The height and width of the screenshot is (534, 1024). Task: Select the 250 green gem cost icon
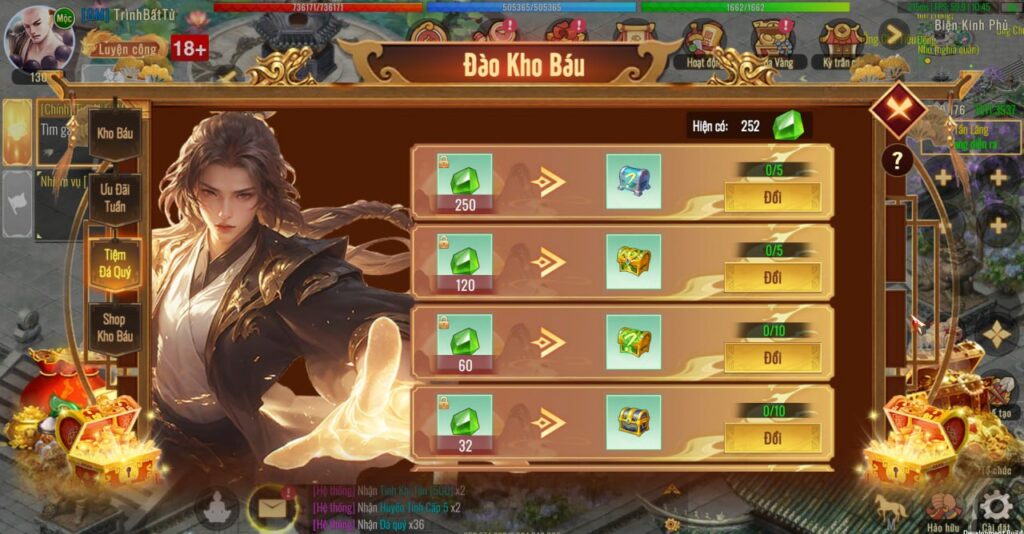click(464, 182)
